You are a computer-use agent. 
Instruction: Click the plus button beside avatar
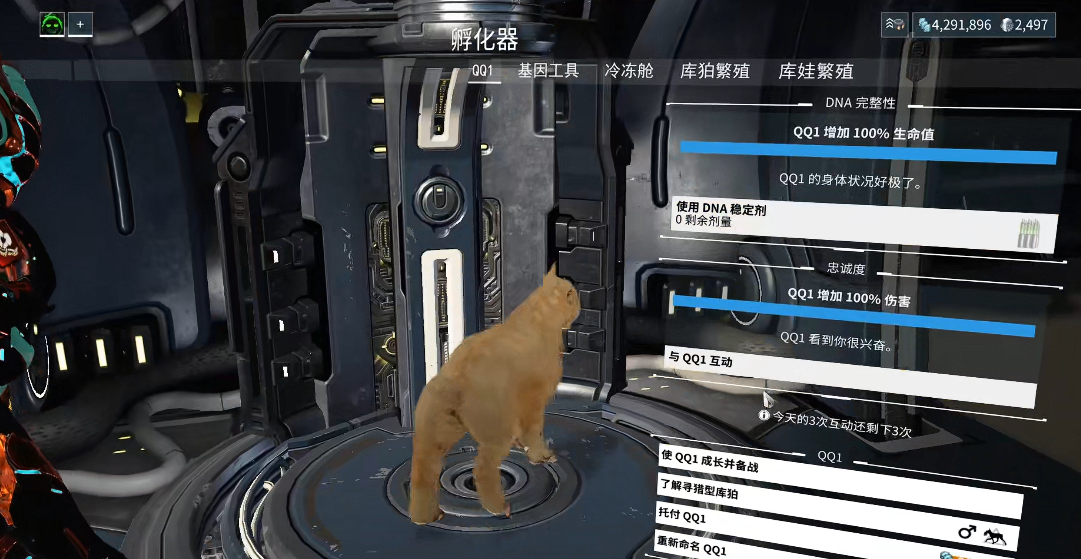pyautogui.click(x=80, y=24)
